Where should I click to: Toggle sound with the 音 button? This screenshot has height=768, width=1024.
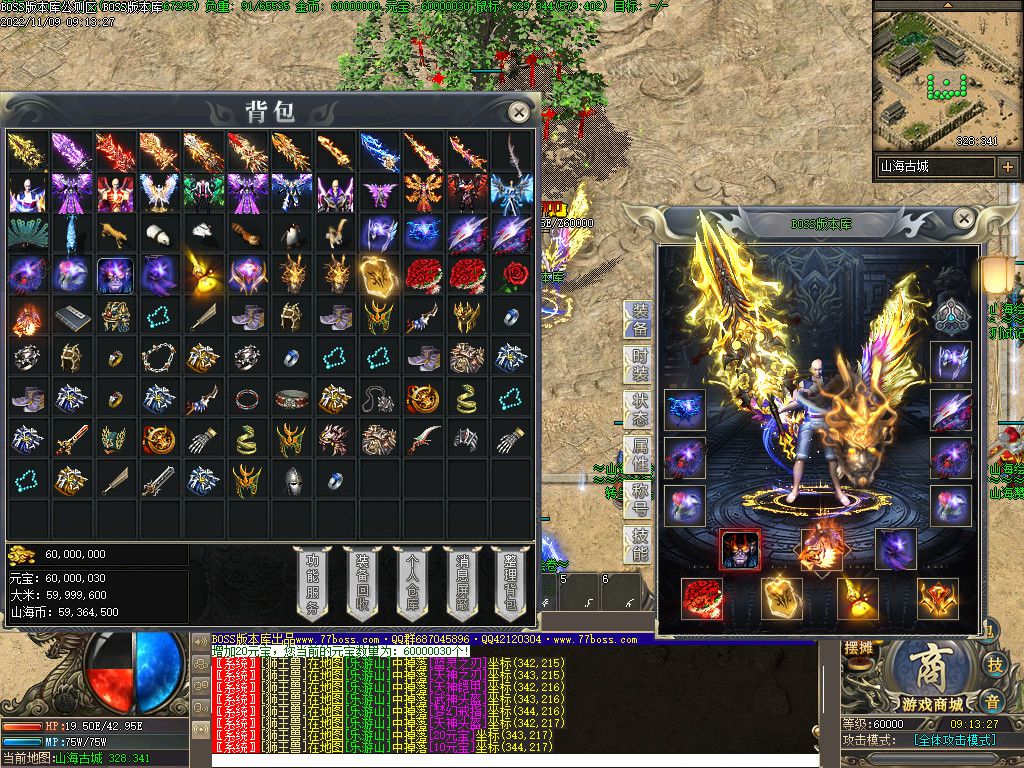pyautogui.click(x=992, y=700)
